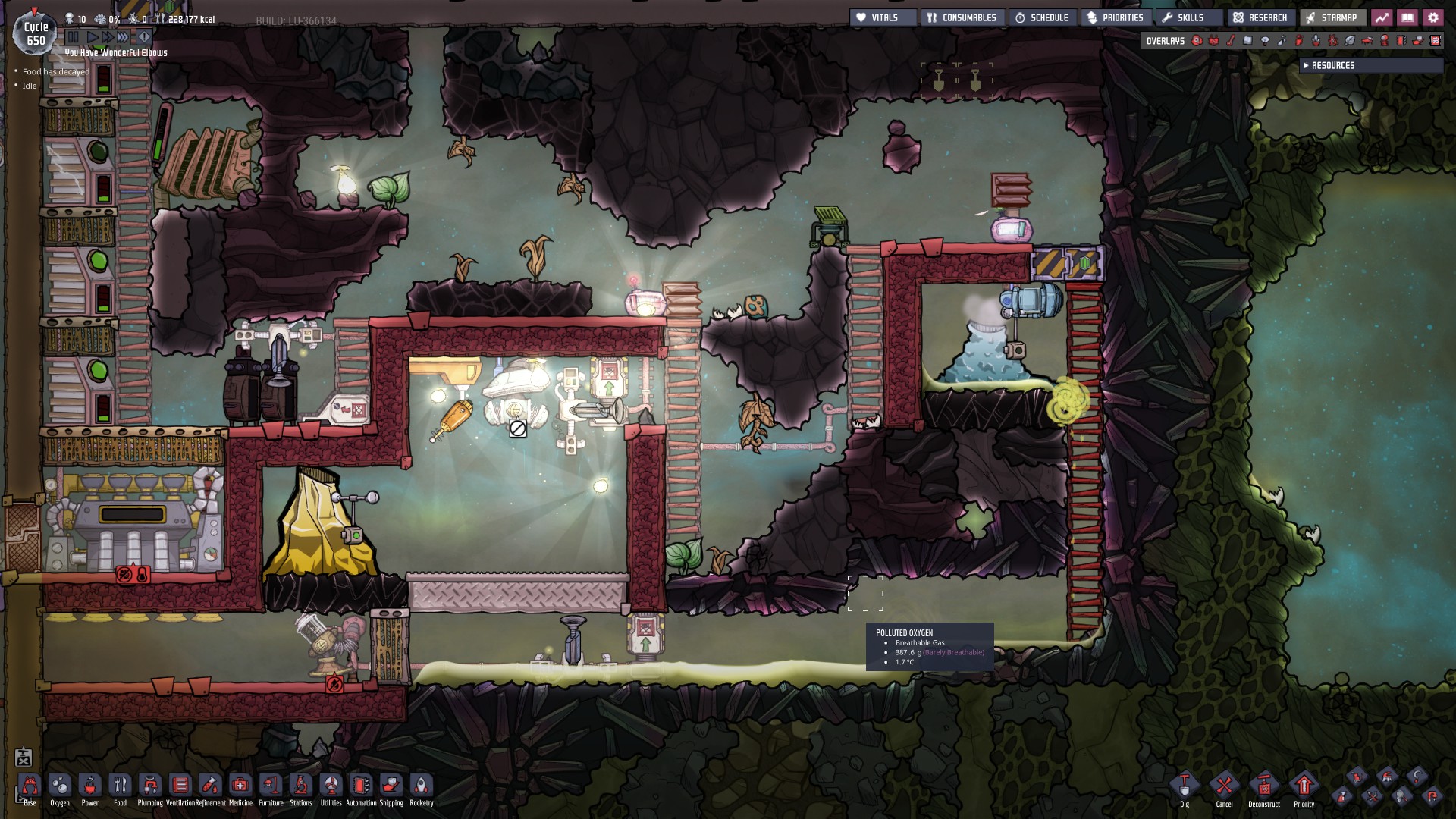The height and width of the screenshot is (819, 1456).
Task: Open the gear options menu
Action: coord(1433,17)
